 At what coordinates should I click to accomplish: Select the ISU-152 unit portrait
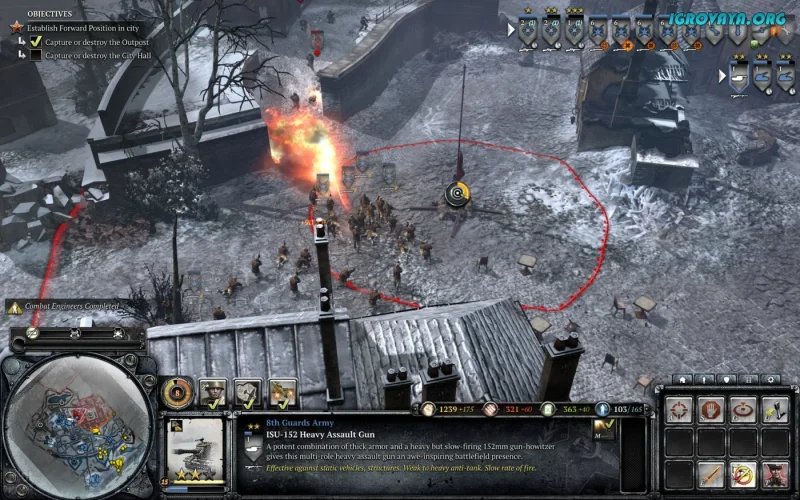click(x=198, y=450)
